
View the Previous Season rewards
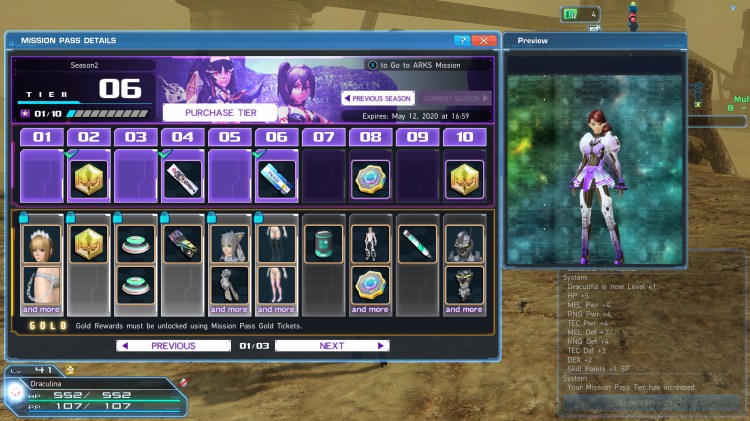pyautogui.click(x=378, y=98)
